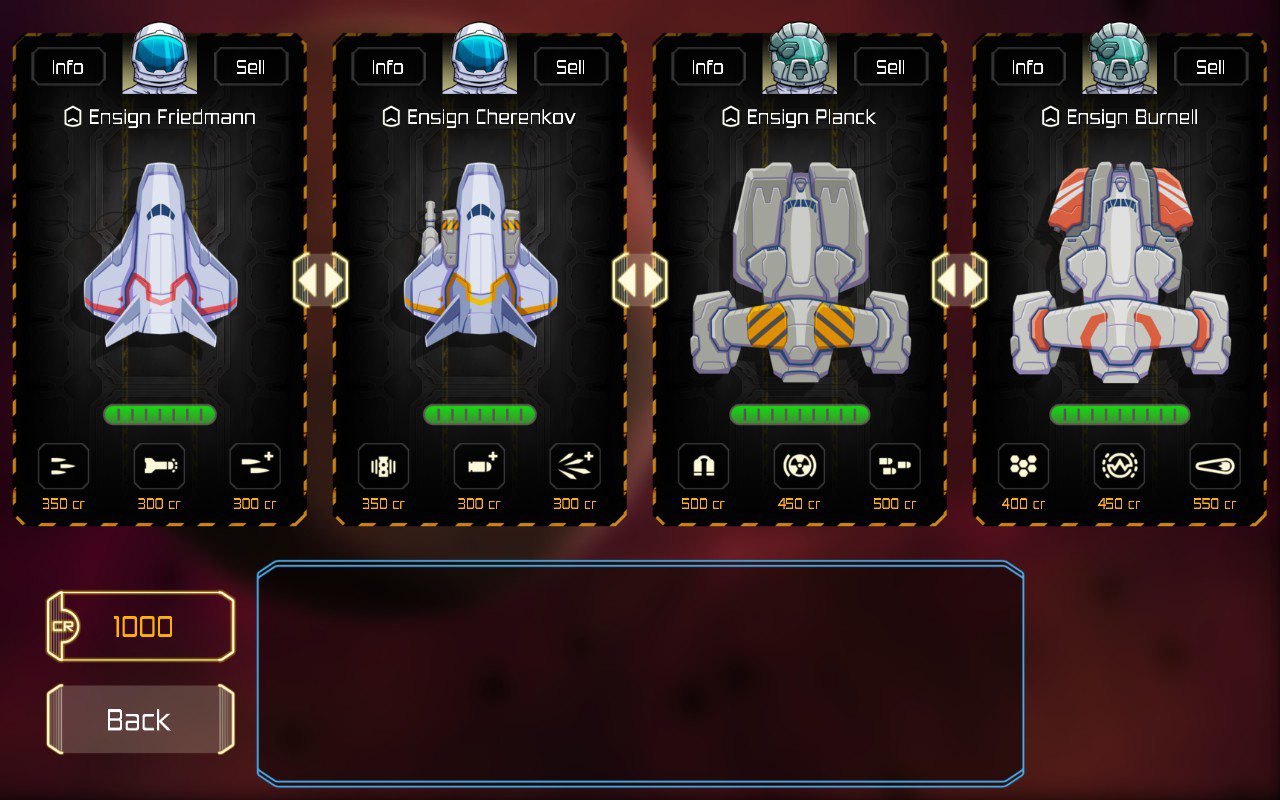This screenshot has height=800, width=1280.
Task: Swap Friedmann and Cherenkov positions
Action: (320, 280)
